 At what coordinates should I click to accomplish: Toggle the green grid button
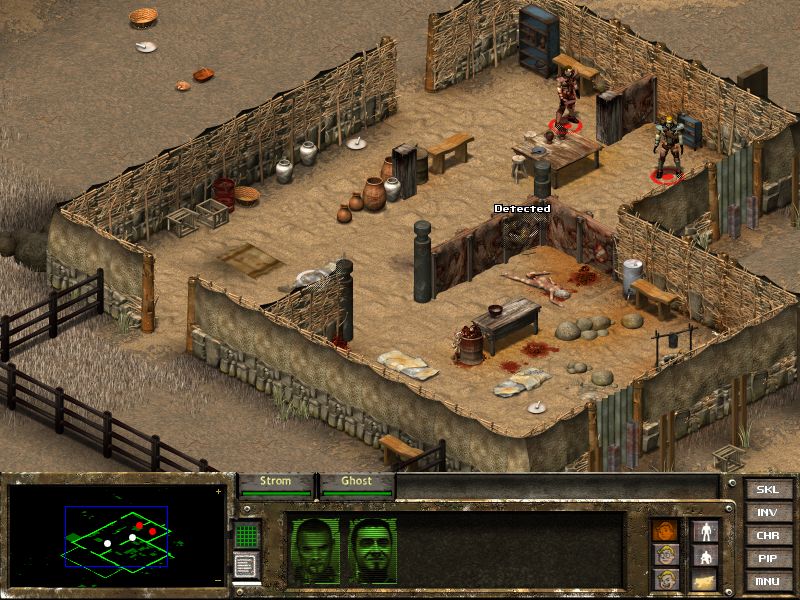[246, 535]
